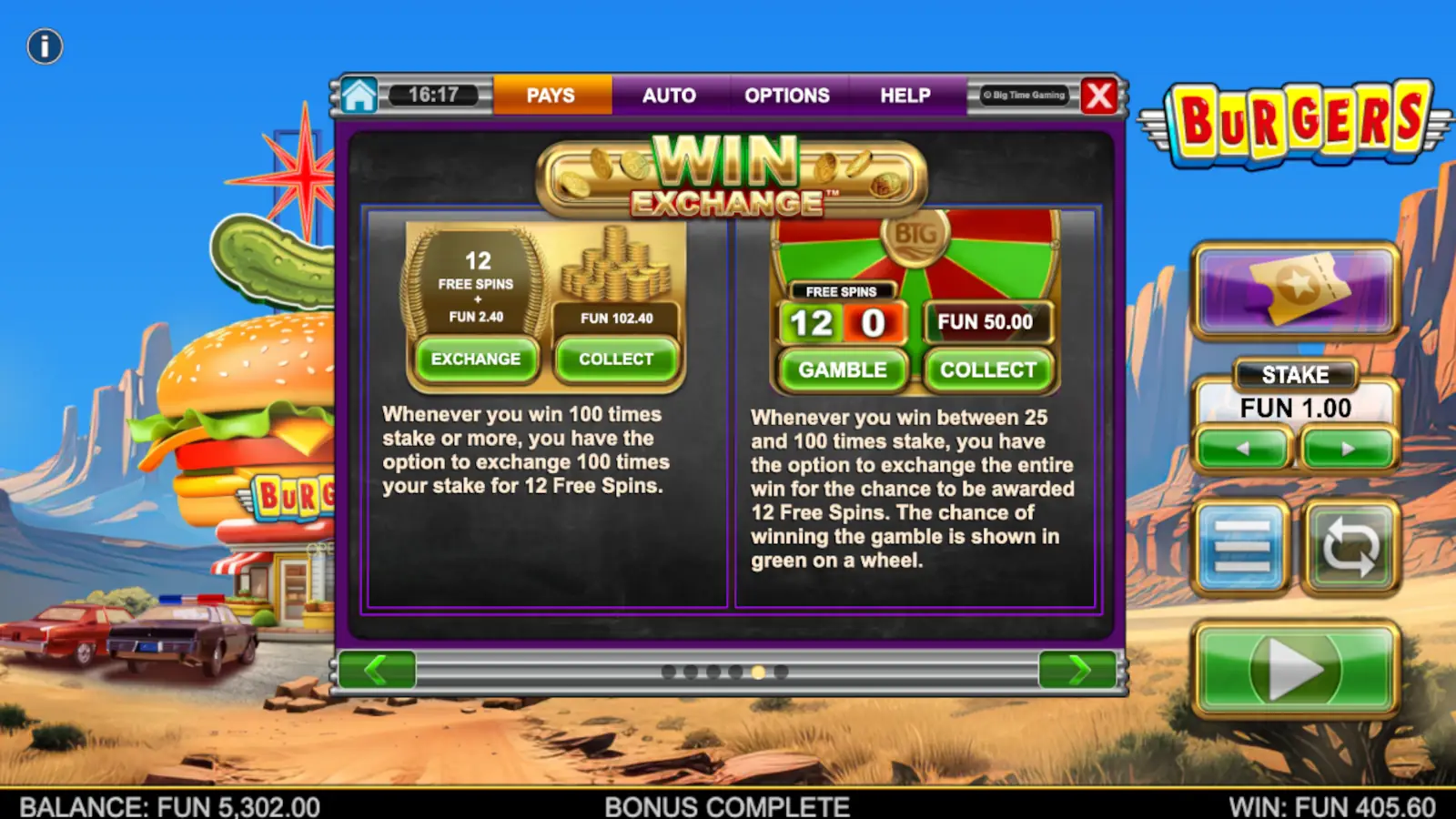This screenshot has height=819, width=1456.
Task: Open the AUTO menu item
Action: point(671,95)
